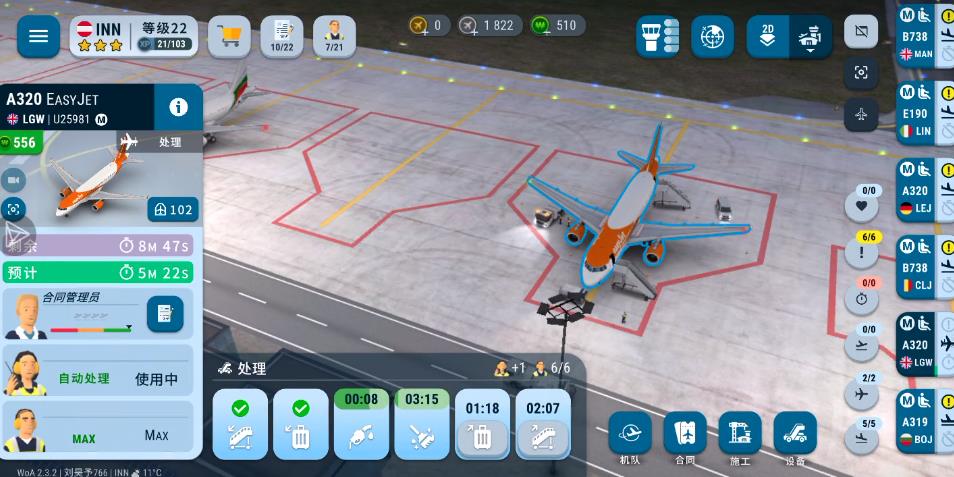Open the 机队 fleet menu
Image resolution: width=954 pixels, height=477 pixels.
tap(630, 436)
